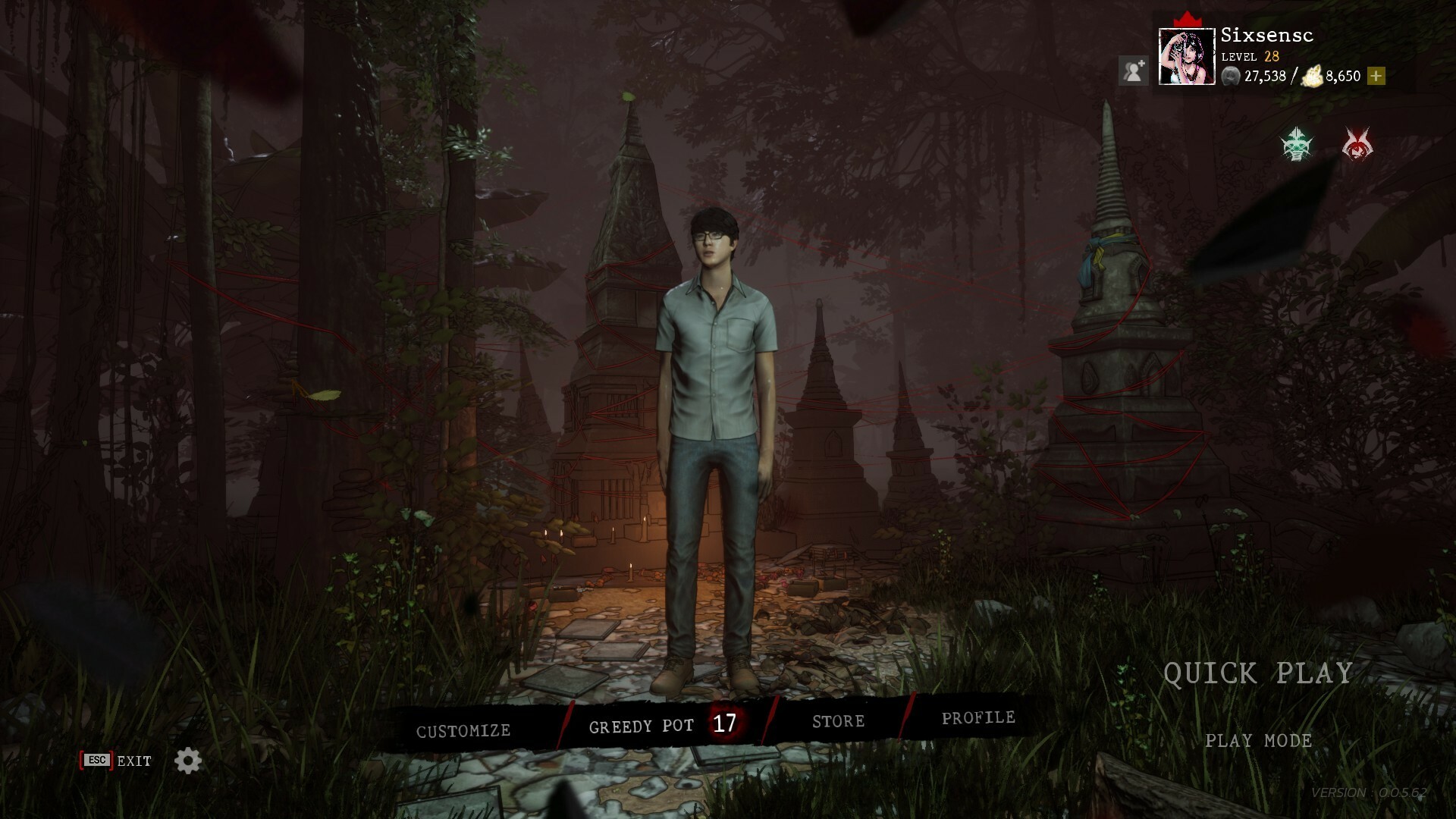Click the ESC key icon next to Exit
Viewport: 1456px width, 819px height.
click(x=96, y=760)
